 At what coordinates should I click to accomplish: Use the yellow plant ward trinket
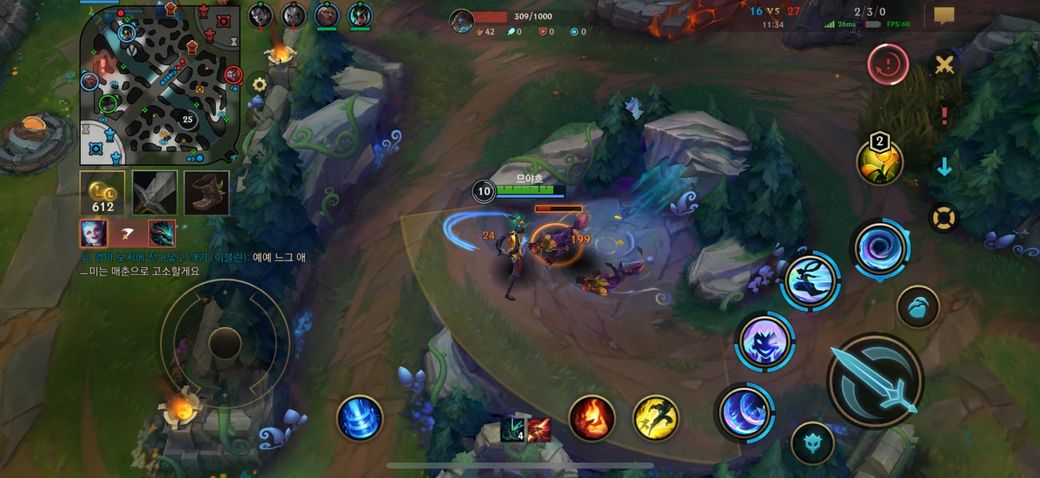[x=879, y=162]
